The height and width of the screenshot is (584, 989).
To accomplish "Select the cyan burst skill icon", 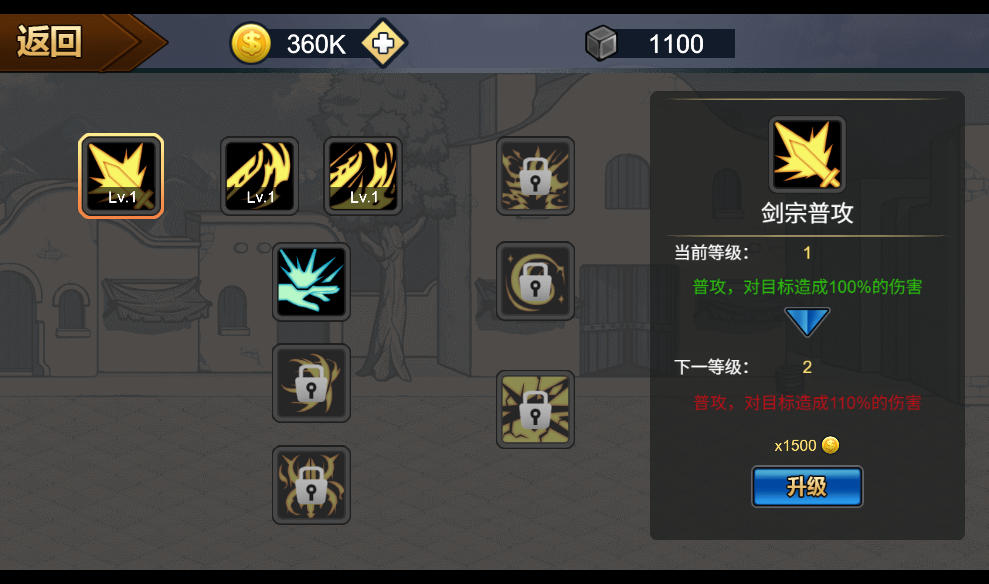I will tap(311, 281).
